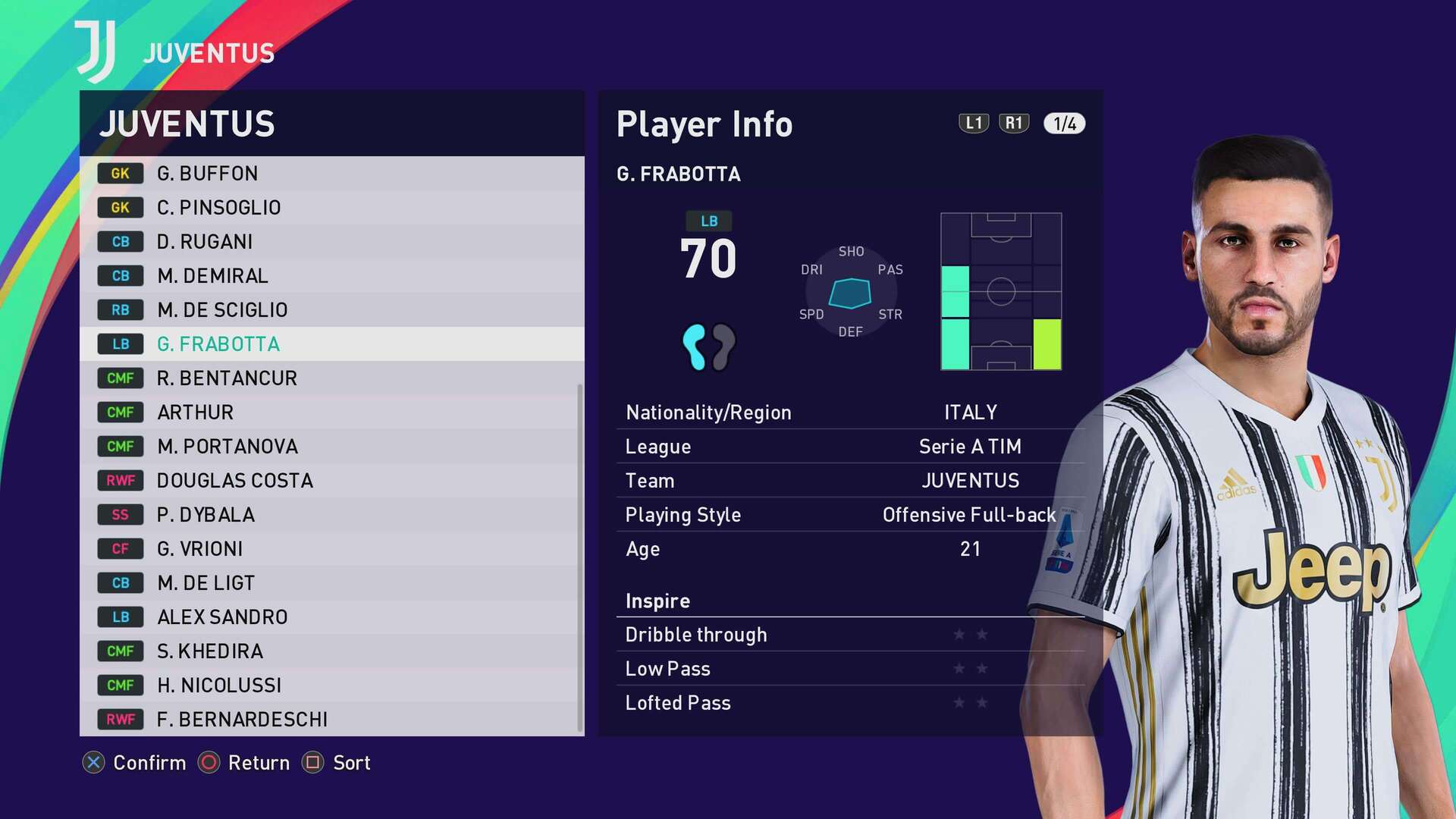This screenshot has width=1456, height=819.
Task: Click the GK badge next to C. Pinsoglio
Action: tap(120, 207)
